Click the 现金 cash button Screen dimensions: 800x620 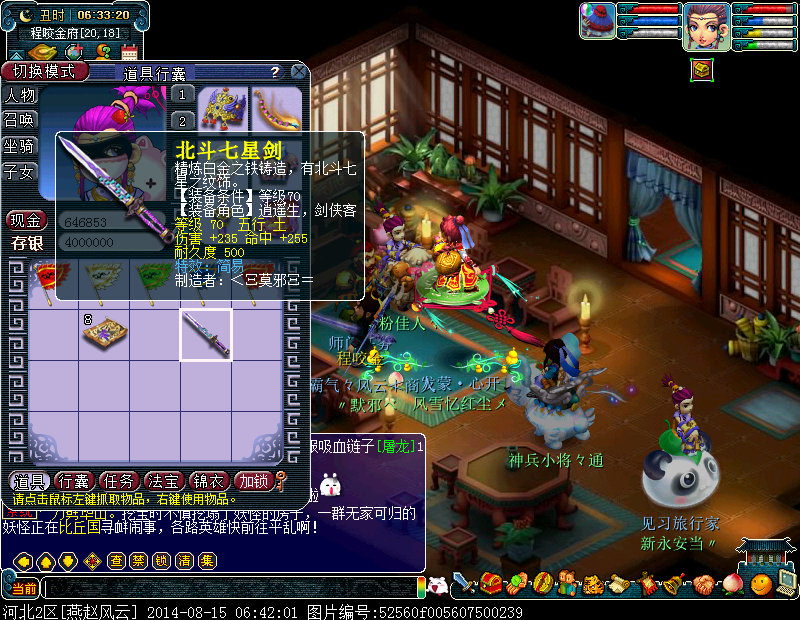(x=27, y=220)
